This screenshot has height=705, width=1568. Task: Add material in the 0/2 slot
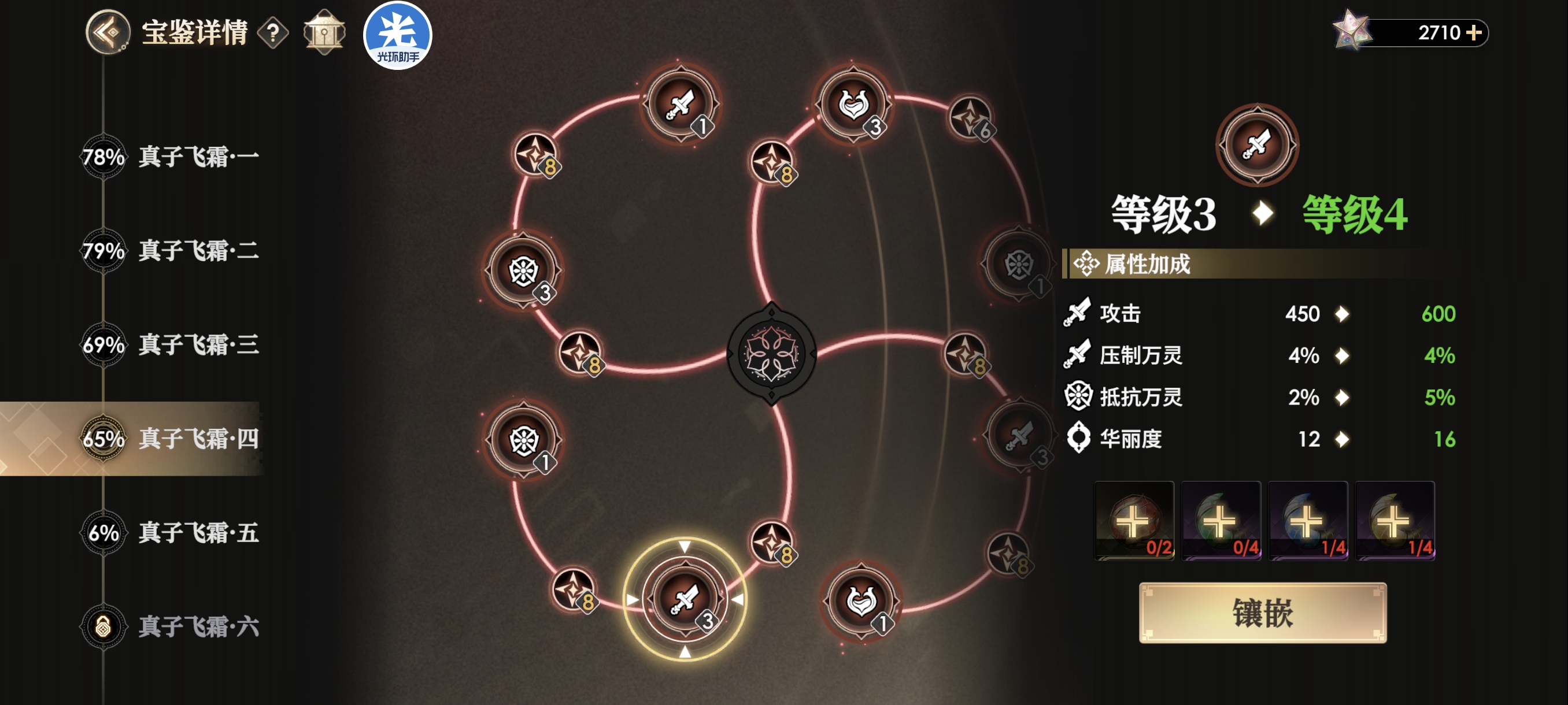coord(1134,521)
